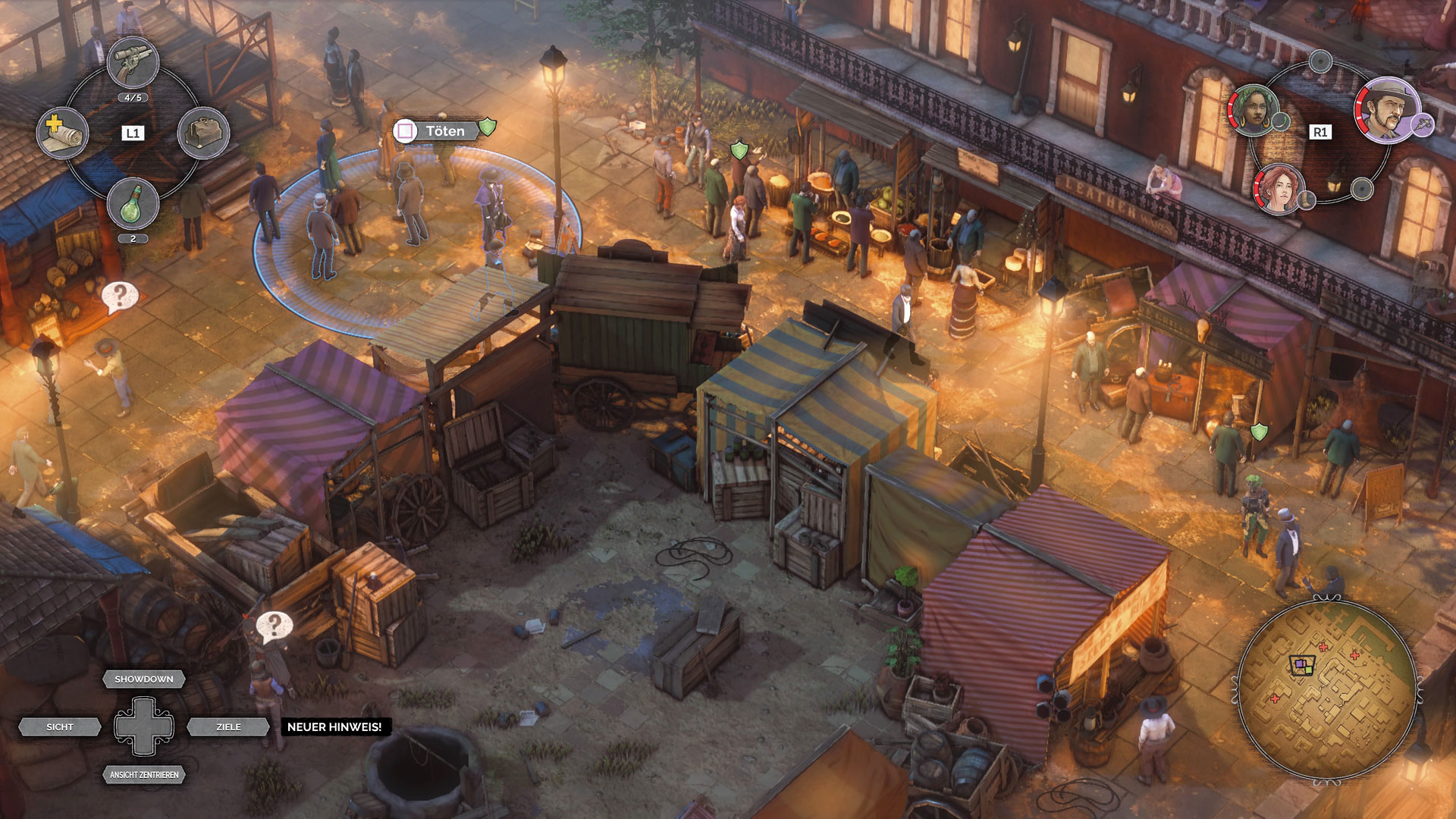Screen dimensions: 1456x819
Task: Show the Ziele objectives
Action: 228,726
